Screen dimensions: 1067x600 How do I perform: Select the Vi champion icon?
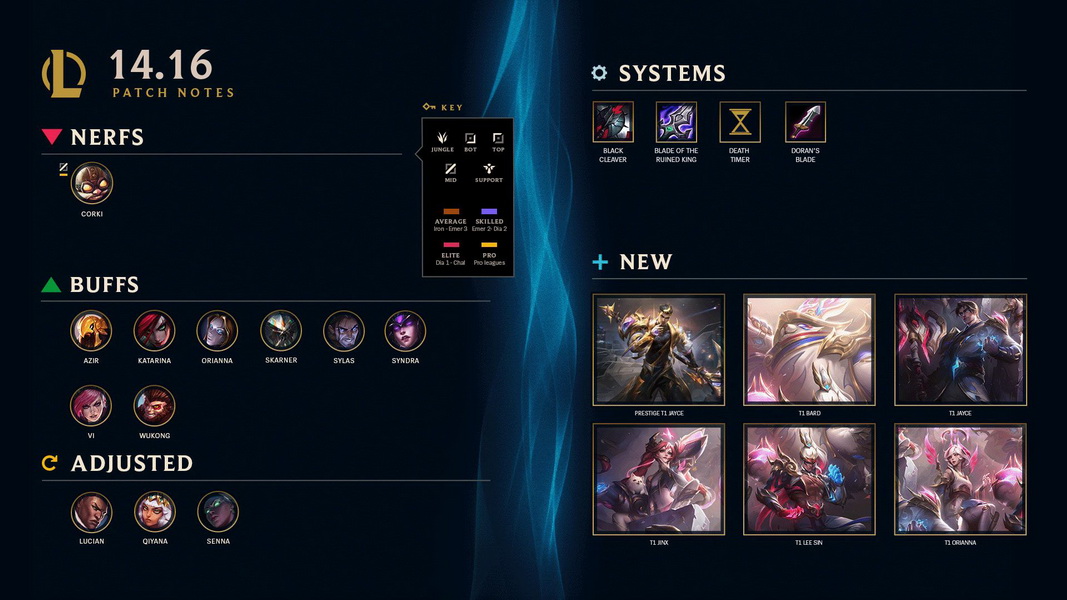click(x=91, y=407)
